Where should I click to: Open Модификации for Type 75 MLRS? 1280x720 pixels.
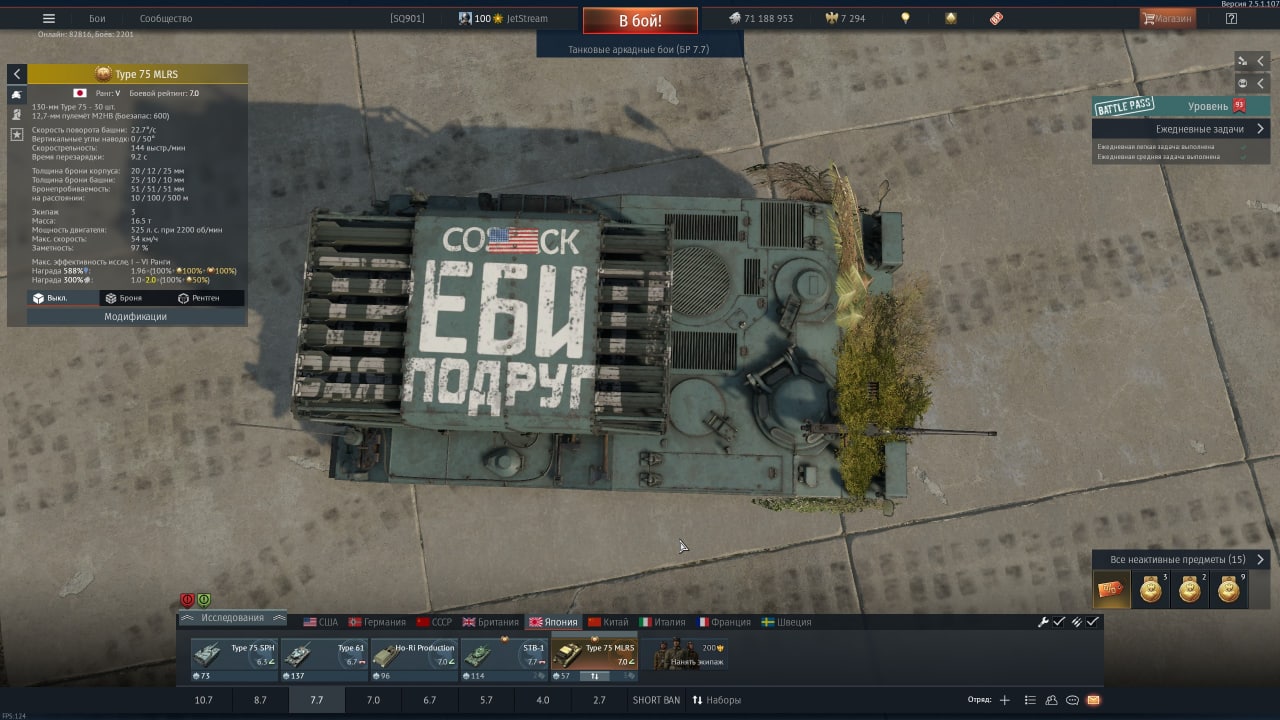pyautogui.click(x=136, y=316)
